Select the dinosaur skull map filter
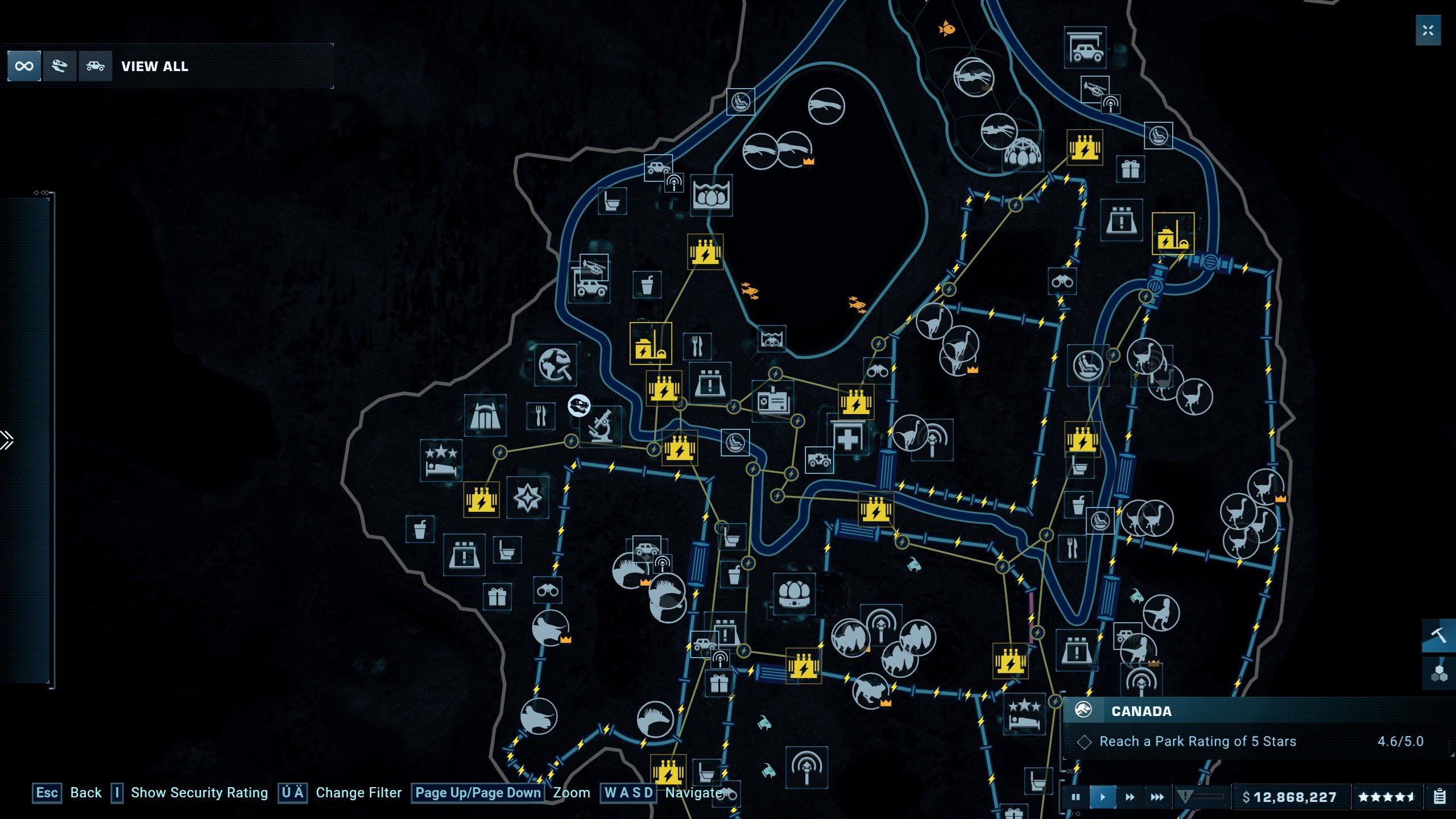Viewport: 1456px width, 819px height. point(59,65)
